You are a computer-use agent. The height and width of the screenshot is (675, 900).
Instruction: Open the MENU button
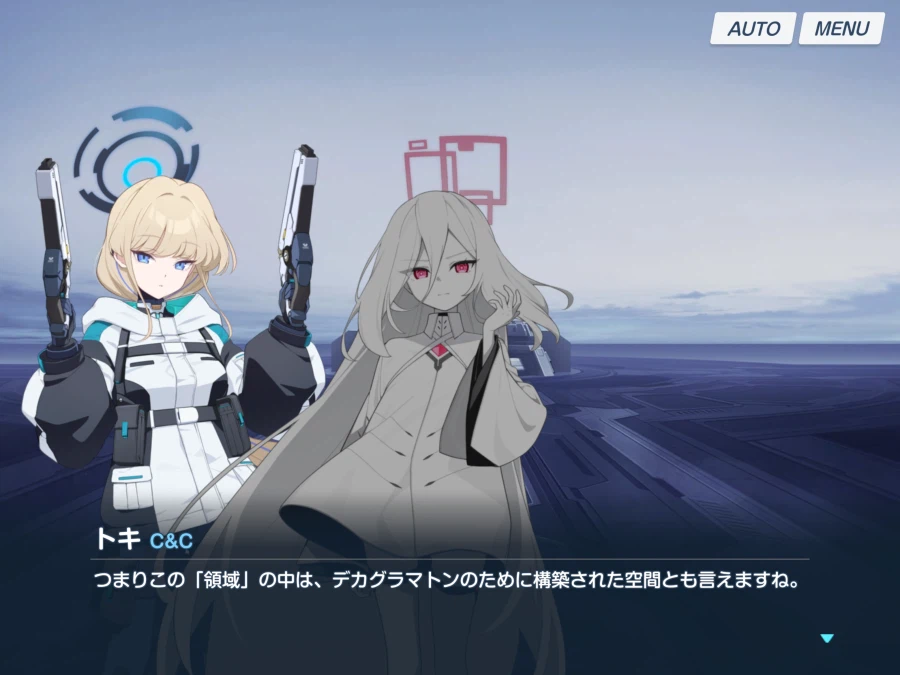click(841, 29)
